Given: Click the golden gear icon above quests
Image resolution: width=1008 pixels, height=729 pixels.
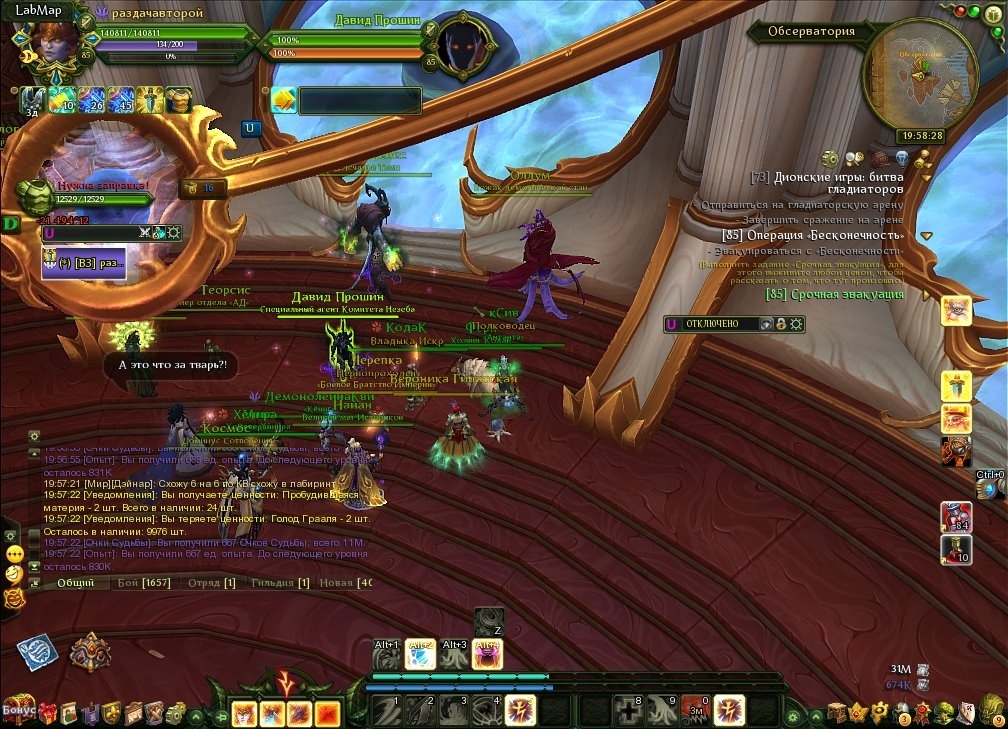Looking at the screenshot, I should (x=829, y=159).
